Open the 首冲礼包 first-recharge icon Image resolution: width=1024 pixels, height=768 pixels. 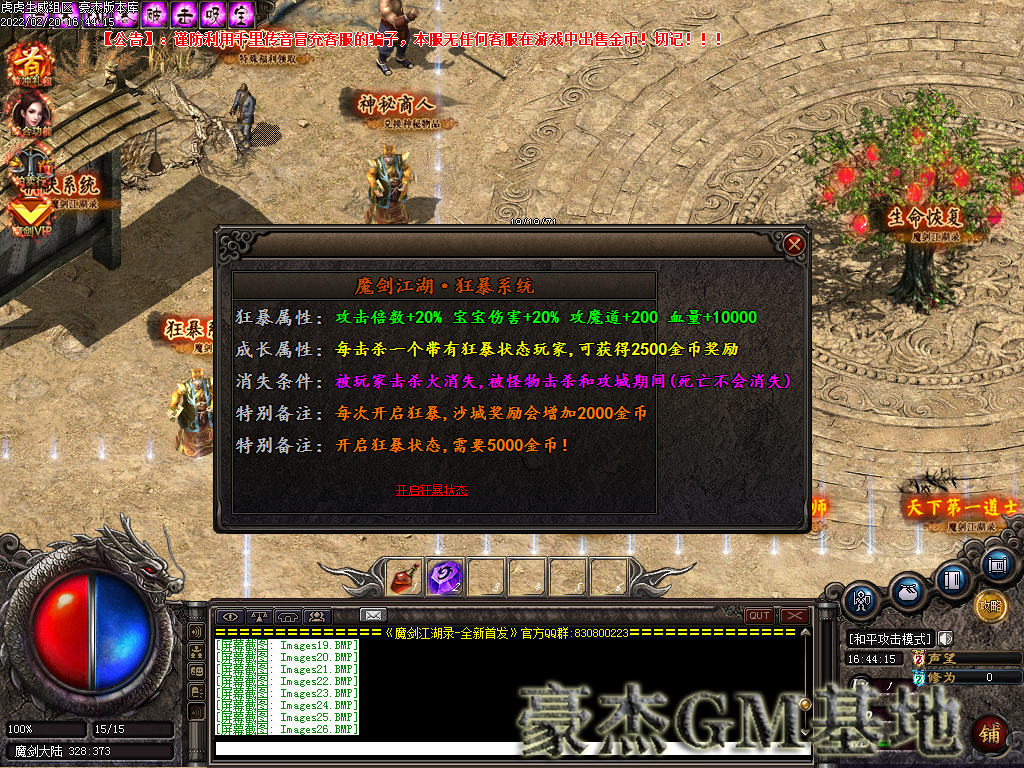click(x=30, y=65)
